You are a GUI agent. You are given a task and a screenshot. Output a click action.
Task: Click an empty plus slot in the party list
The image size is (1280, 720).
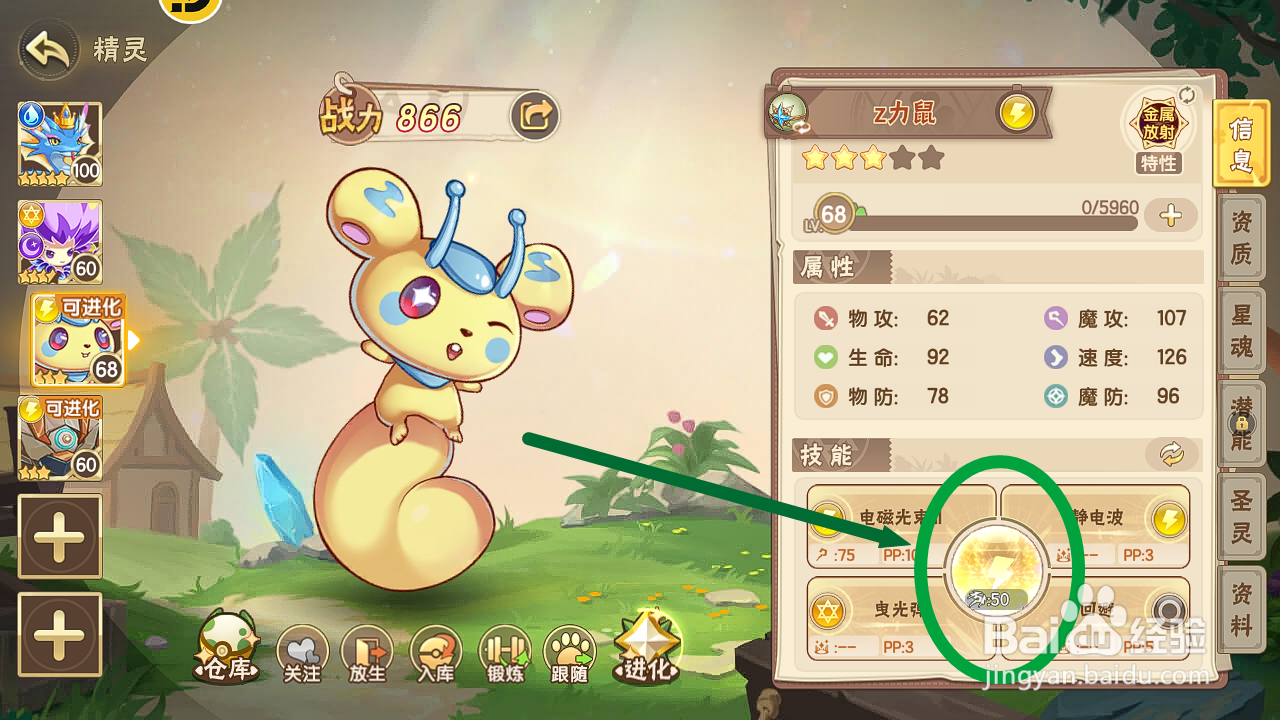[60, 537]
